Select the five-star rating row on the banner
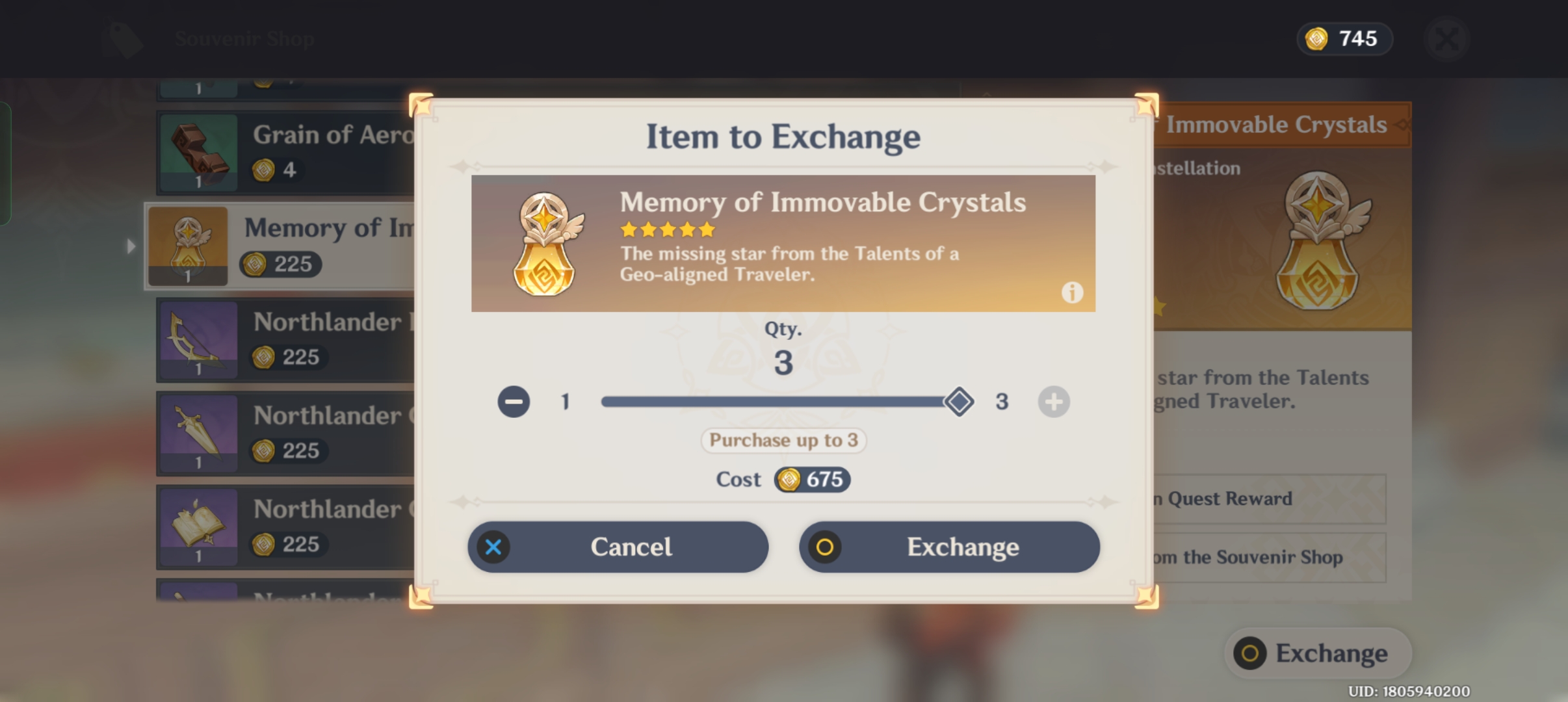The height and width of the screenshot is (702, 1568). 667,229
